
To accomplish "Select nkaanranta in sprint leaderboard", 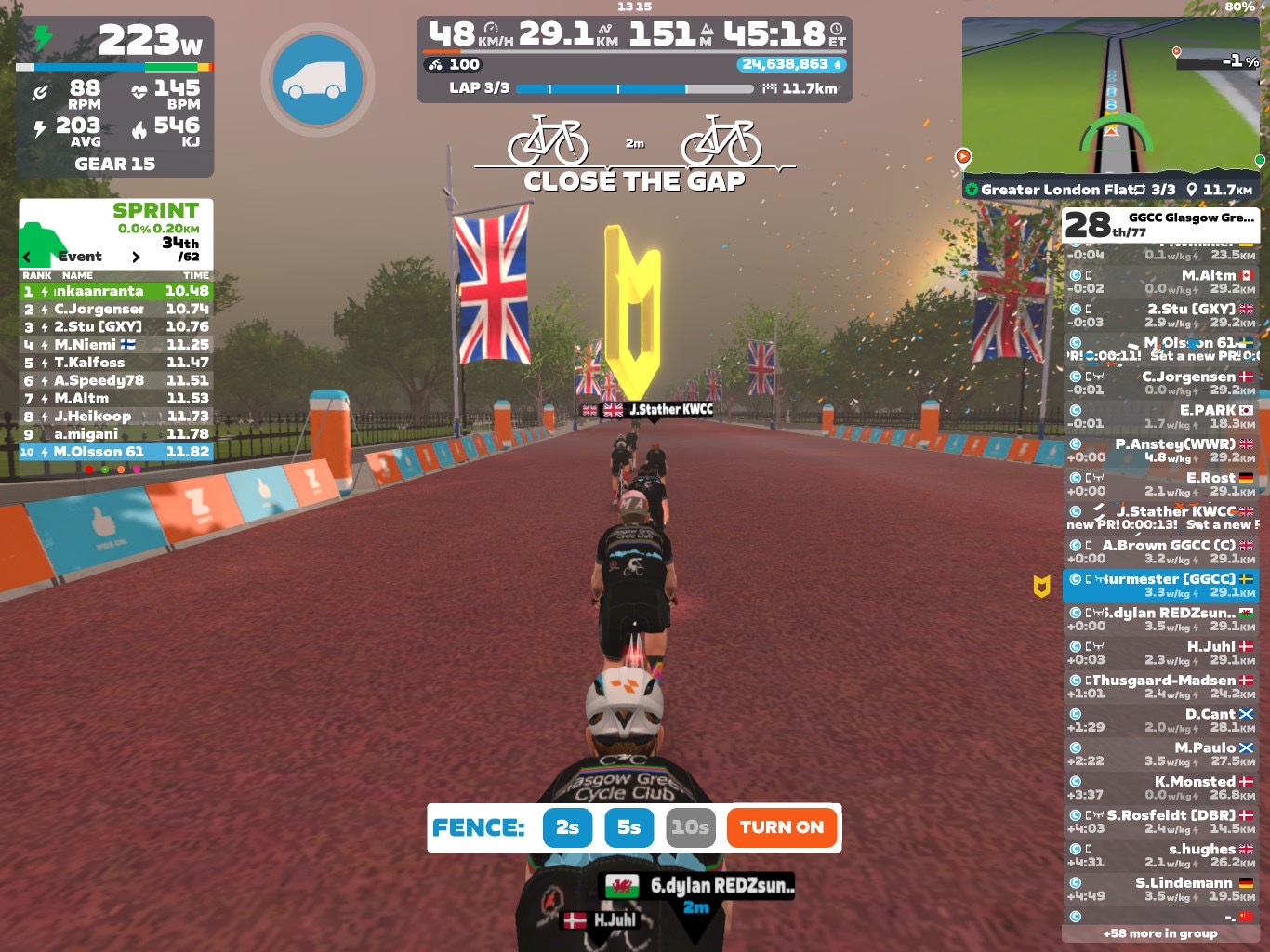I will (x=116, y=291).
